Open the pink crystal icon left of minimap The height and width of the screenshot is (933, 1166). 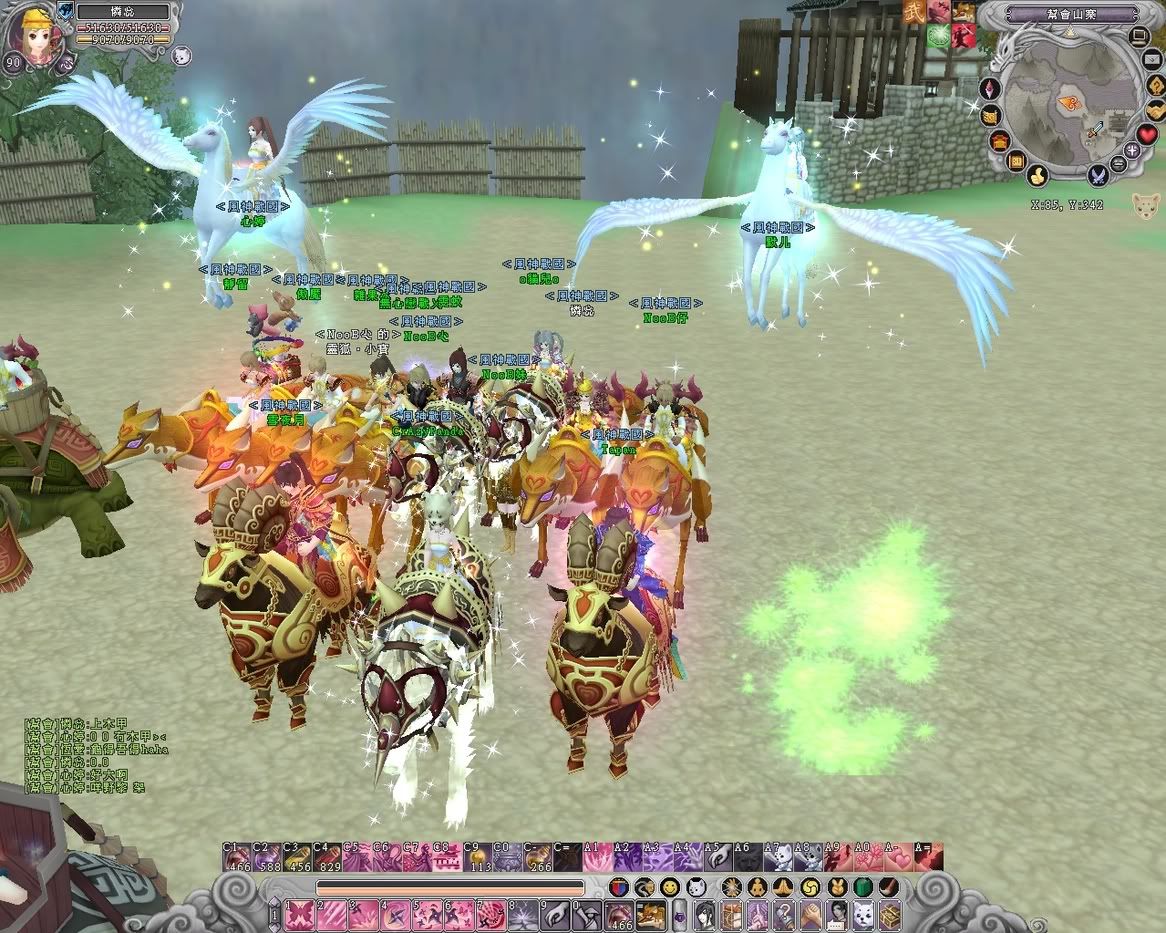pos(992,88)
